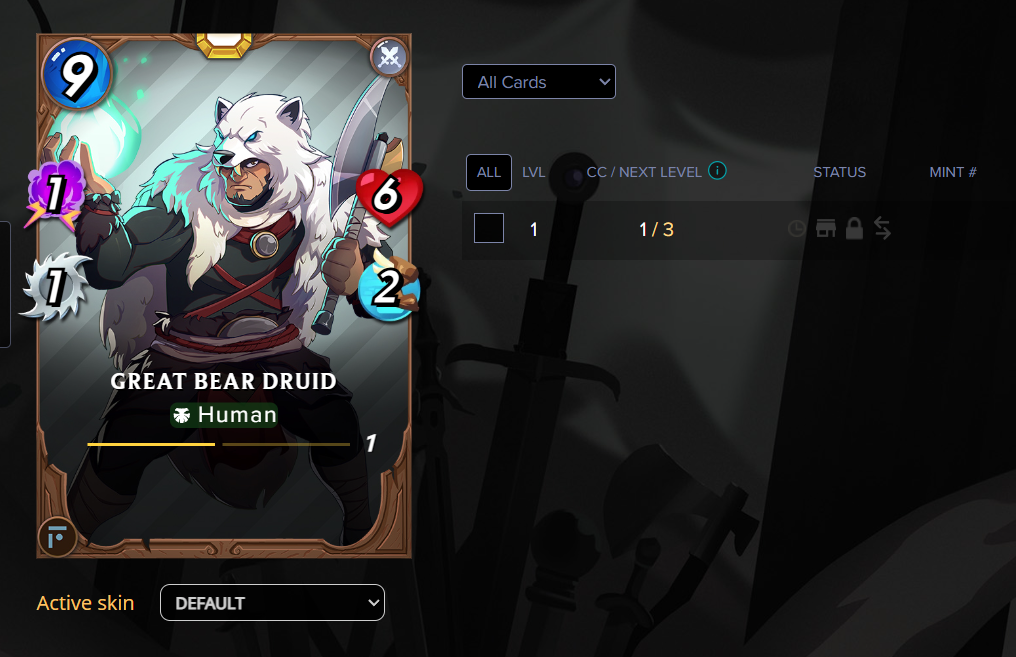
Task: Click the card's round foil emblem icon
Action: click(x=57, y=537)
